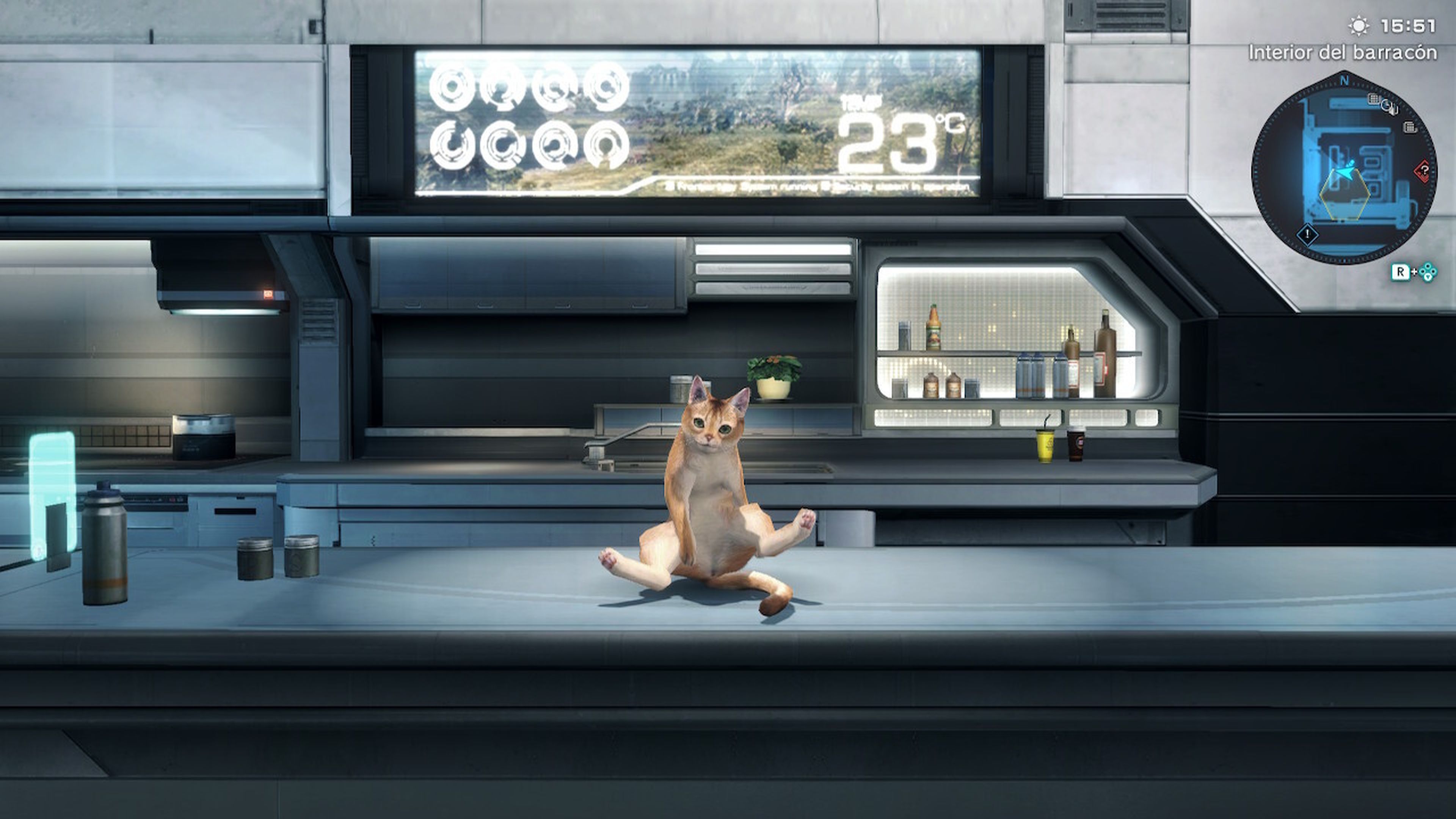Click the right-stick controller icon beside R
This screenshot has width=1456, height=819.
point(1427,271)
